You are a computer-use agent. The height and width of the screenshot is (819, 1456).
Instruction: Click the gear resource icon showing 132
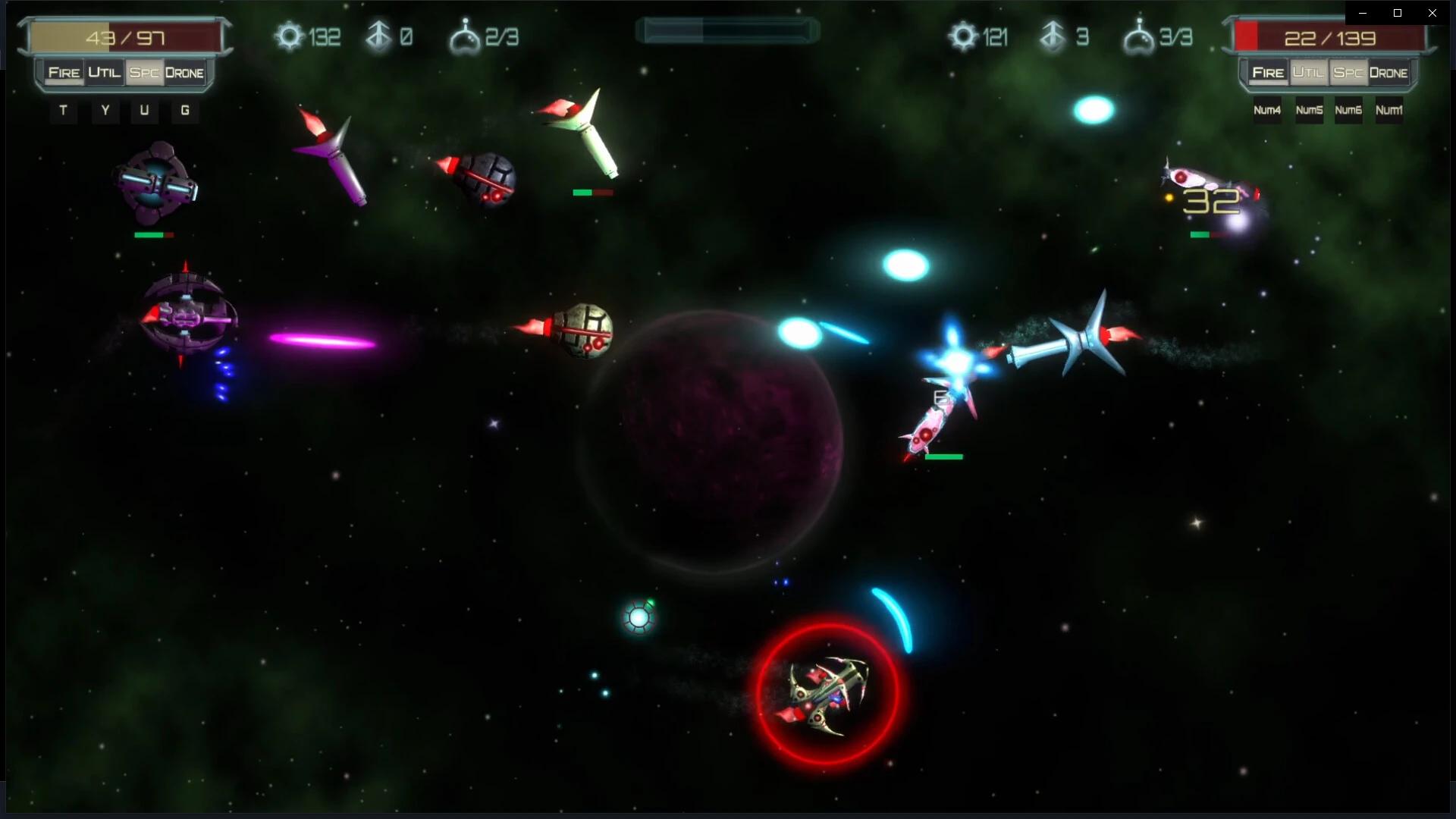pyautogui.click(x=288, y=36)
